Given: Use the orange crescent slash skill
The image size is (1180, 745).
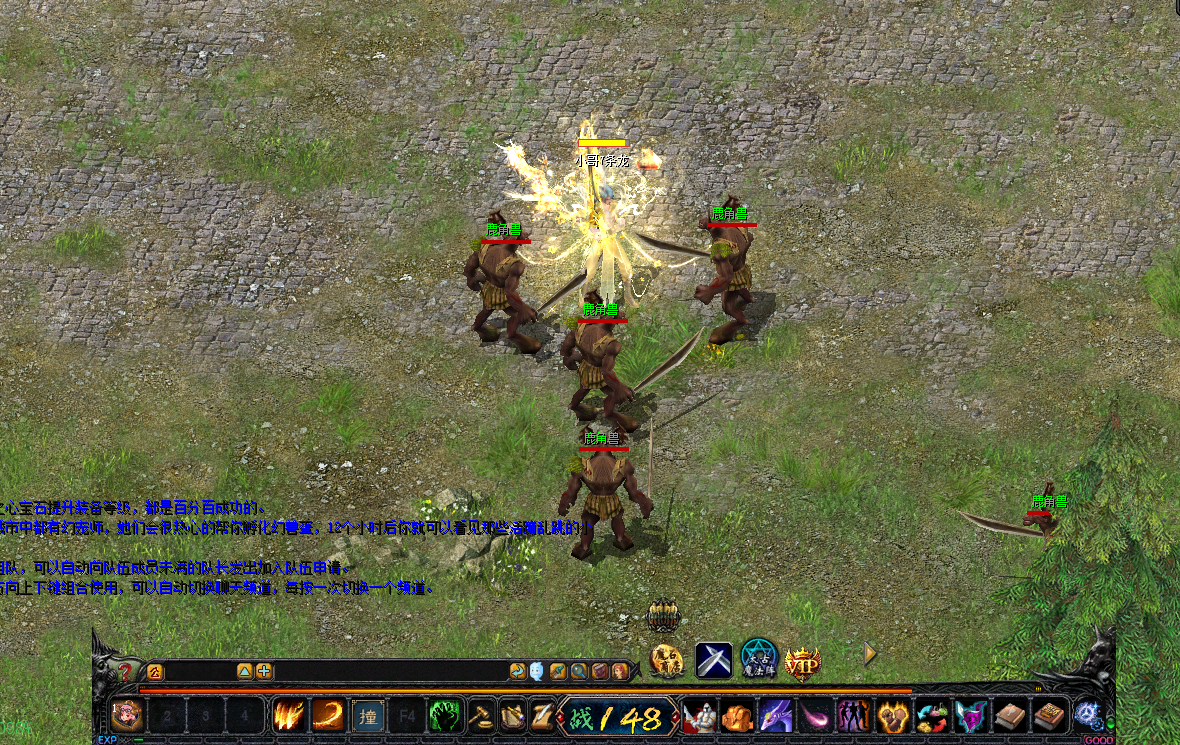Looking at the screenshot, I should (328, 716).
